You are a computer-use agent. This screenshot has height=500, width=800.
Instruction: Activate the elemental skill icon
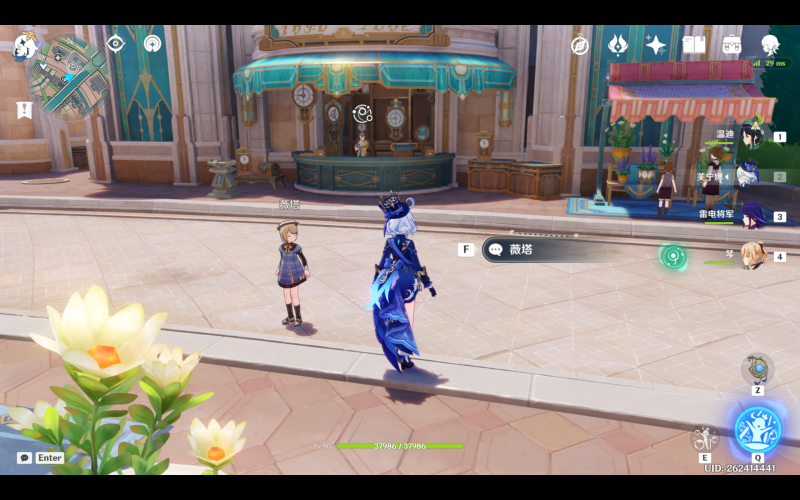pyautogui.click(x=705, y=437)
